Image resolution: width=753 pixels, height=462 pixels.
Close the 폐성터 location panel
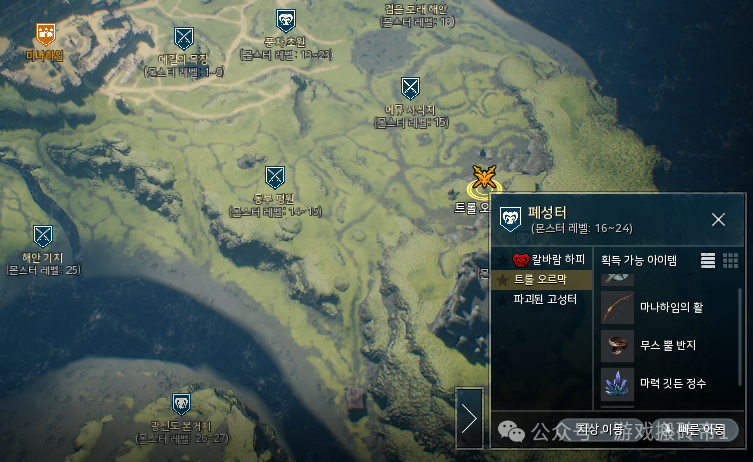[x=718, y=220]
